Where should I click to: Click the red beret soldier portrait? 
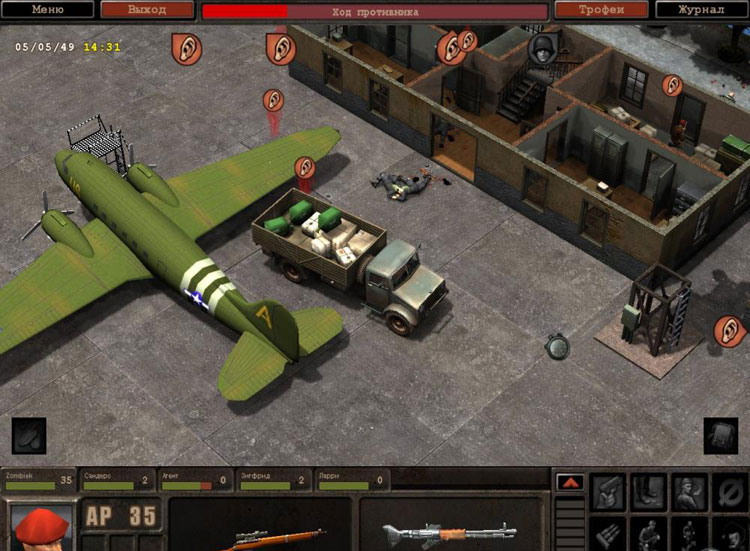pyautogui.click(x=42, y=527)
